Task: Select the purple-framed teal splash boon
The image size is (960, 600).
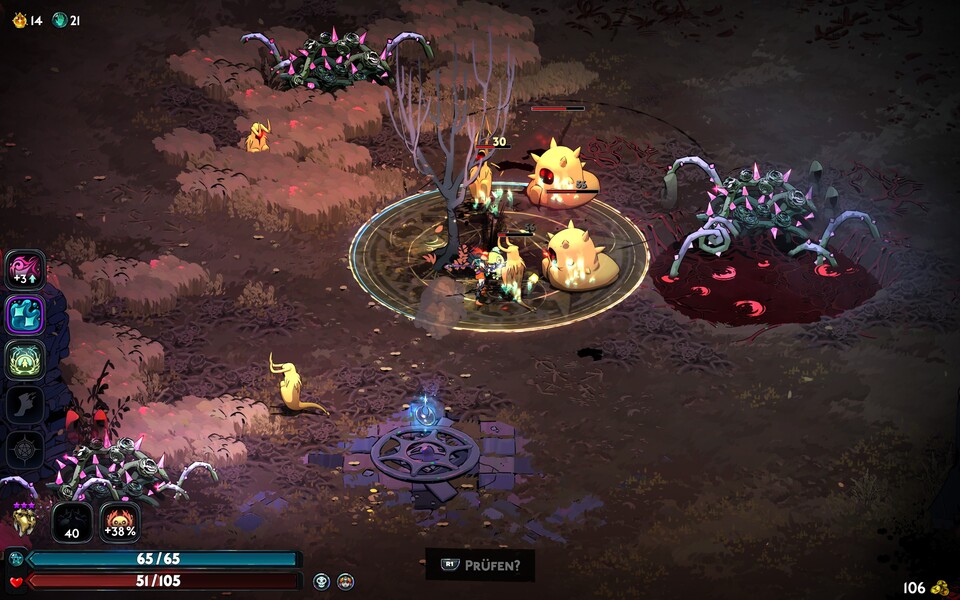Action: 25,315
